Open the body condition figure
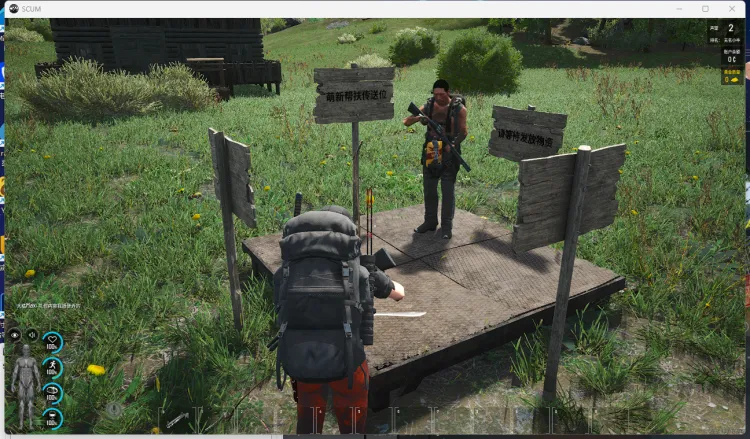 25,375
